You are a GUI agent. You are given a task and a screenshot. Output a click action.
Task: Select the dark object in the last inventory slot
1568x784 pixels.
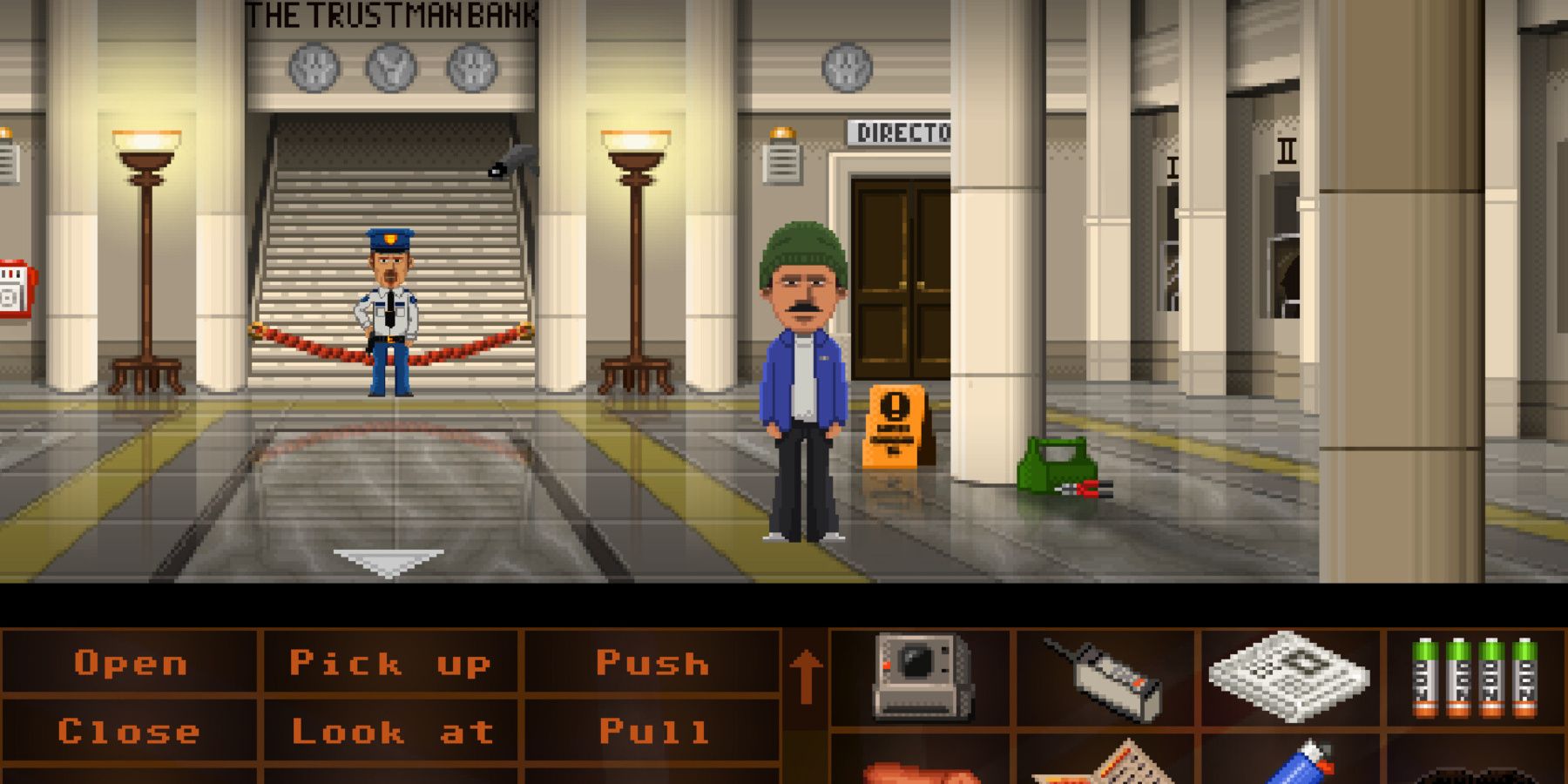1481,771
